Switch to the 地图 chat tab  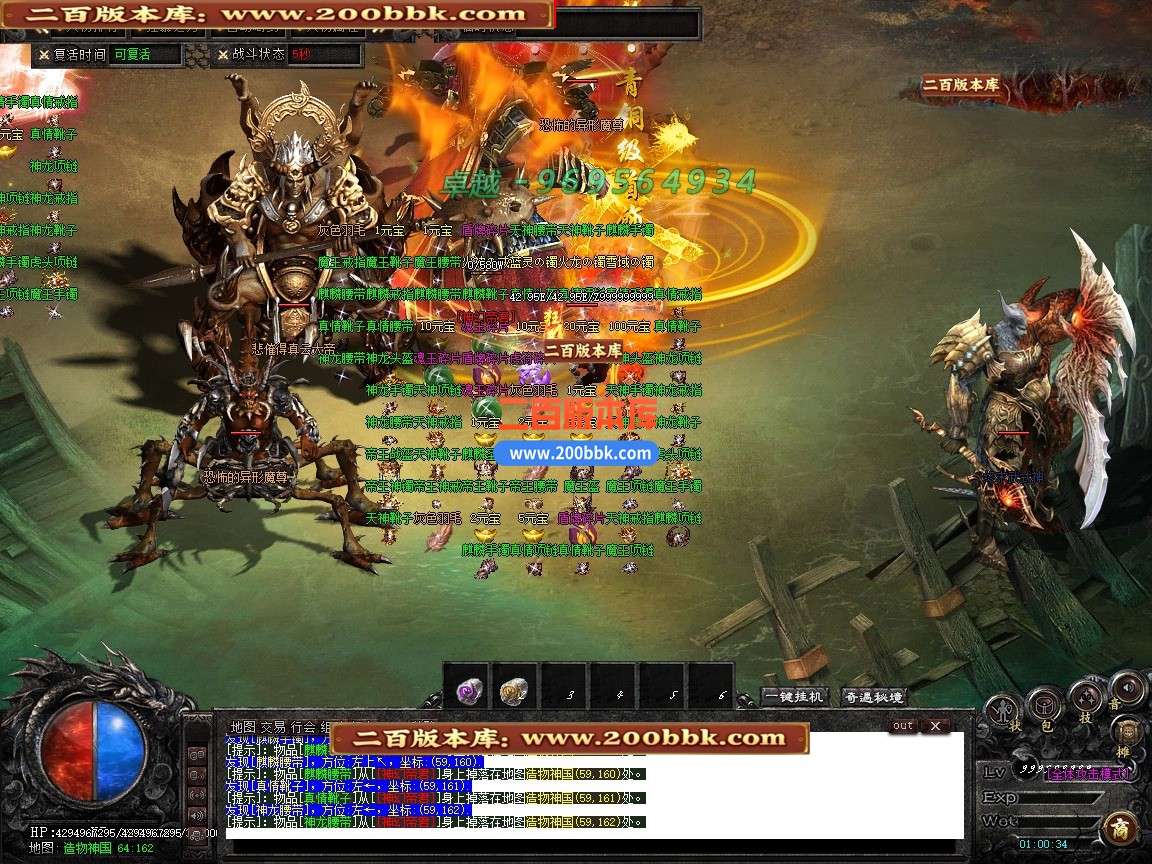pyautogui.click(x=242, y=727)
